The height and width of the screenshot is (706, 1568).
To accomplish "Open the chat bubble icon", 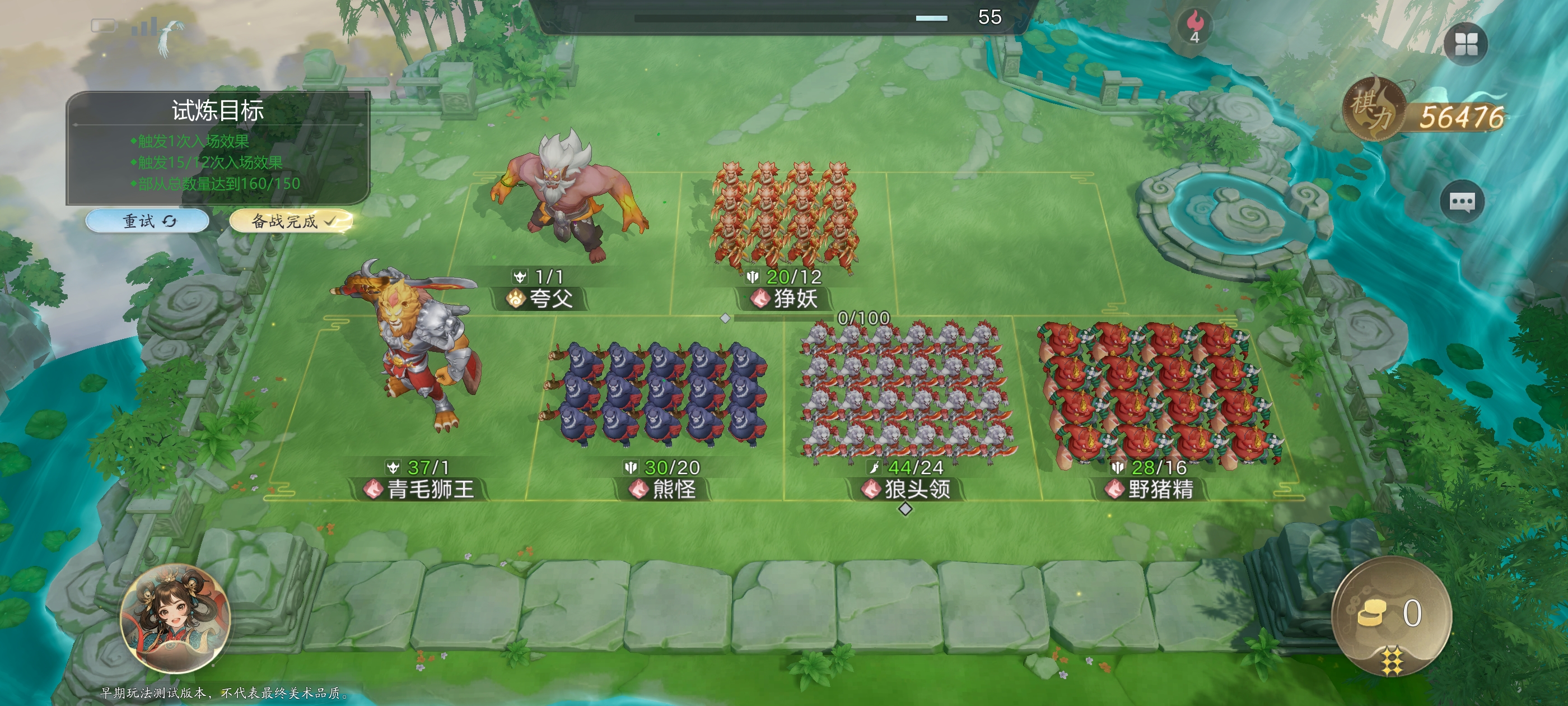I will point(1462,202).
